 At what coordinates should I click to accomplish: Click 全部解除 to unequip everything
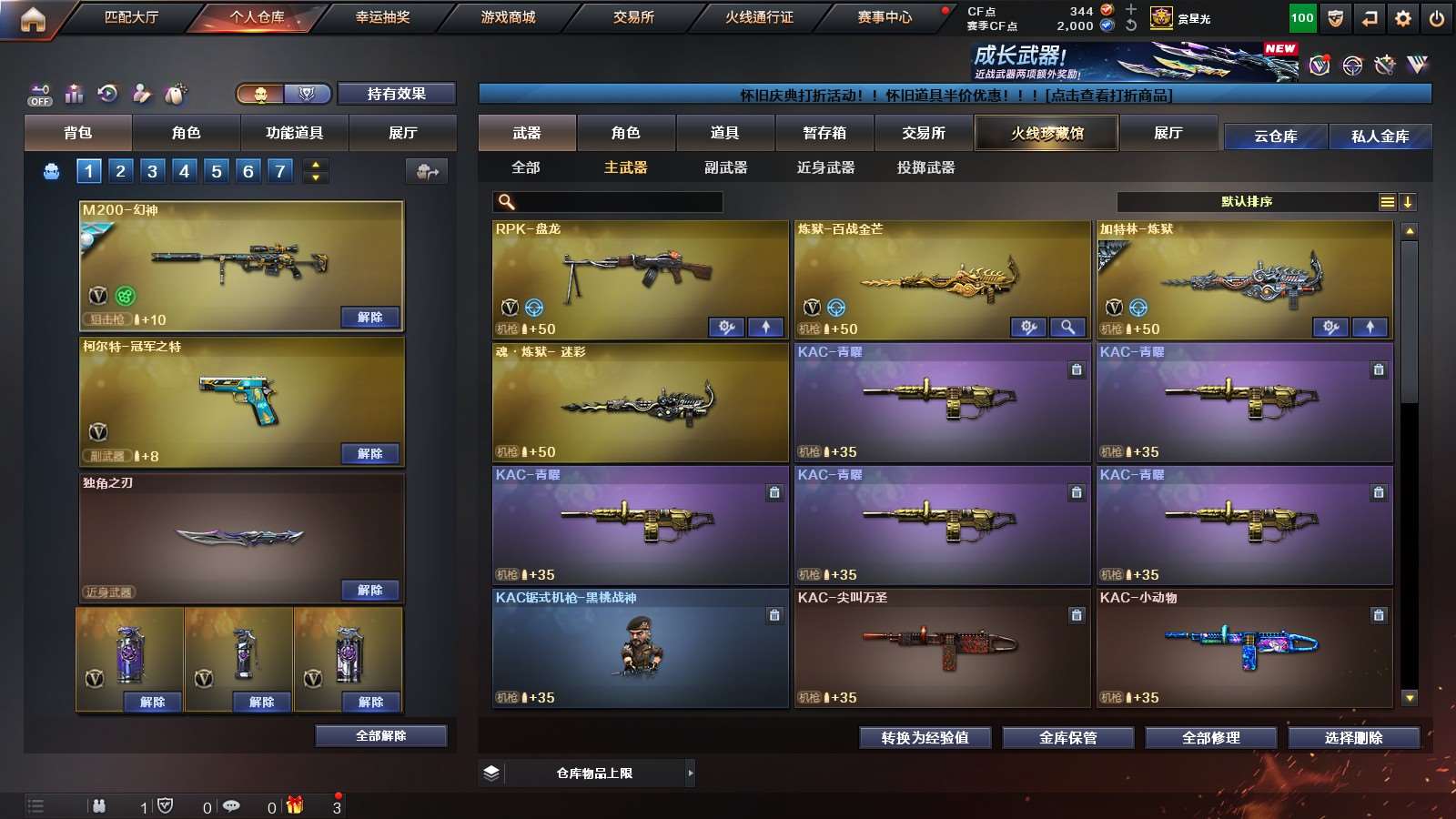381,735
